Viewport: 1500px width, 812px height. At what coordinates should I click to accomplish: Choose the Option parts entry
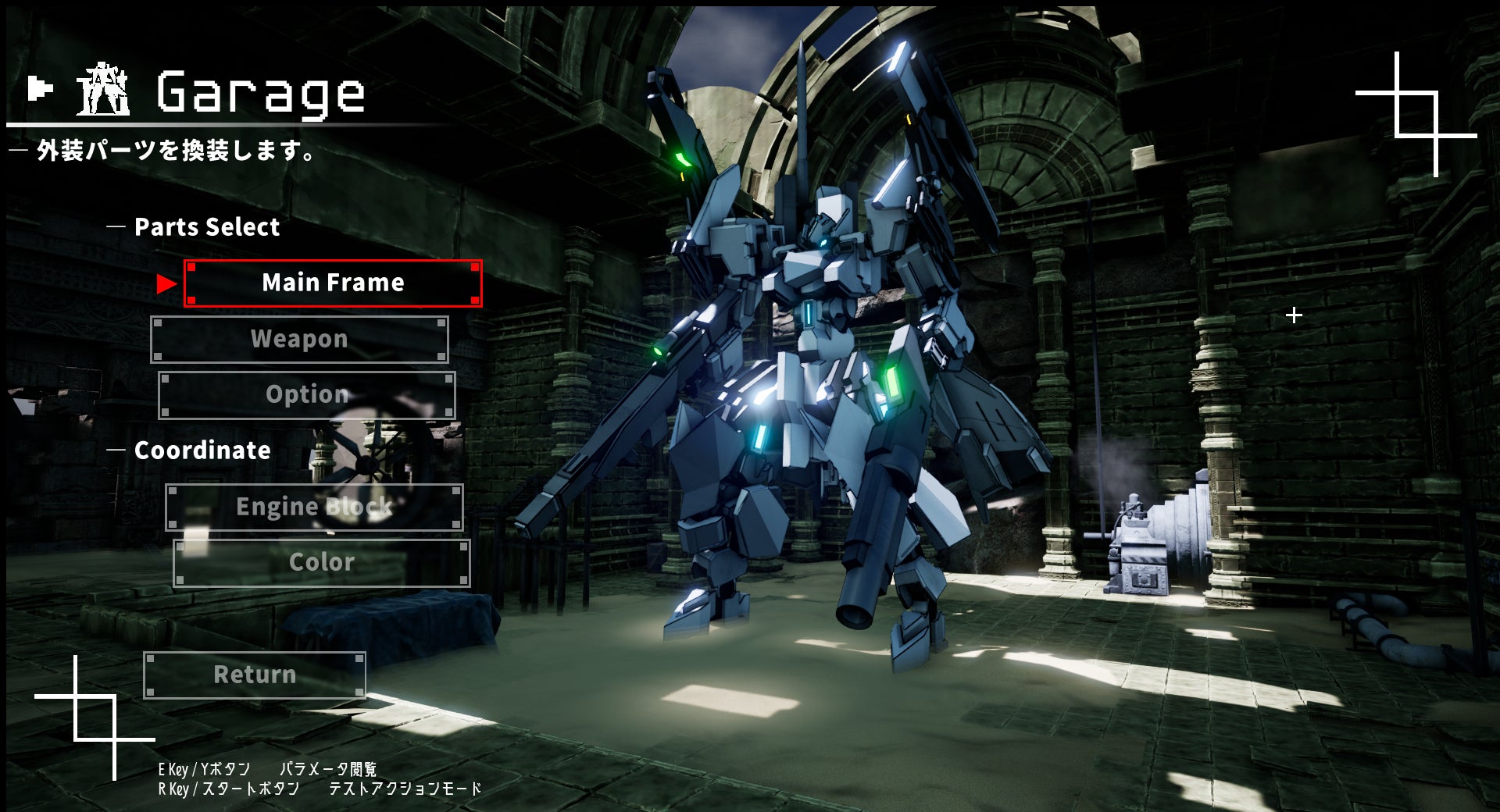[x=307, y=394]
